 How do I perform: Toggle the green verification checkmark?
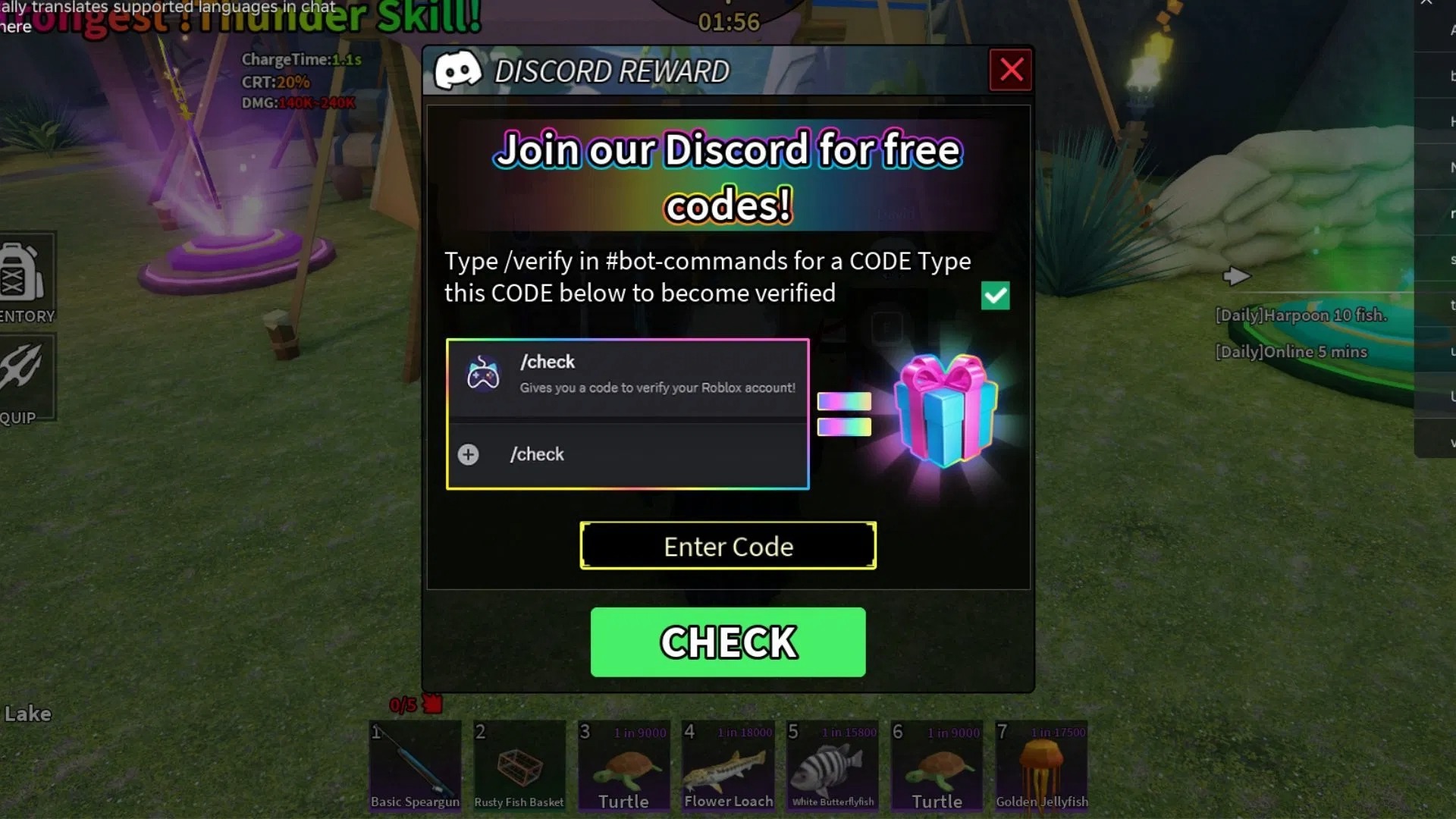coord(996,296)
